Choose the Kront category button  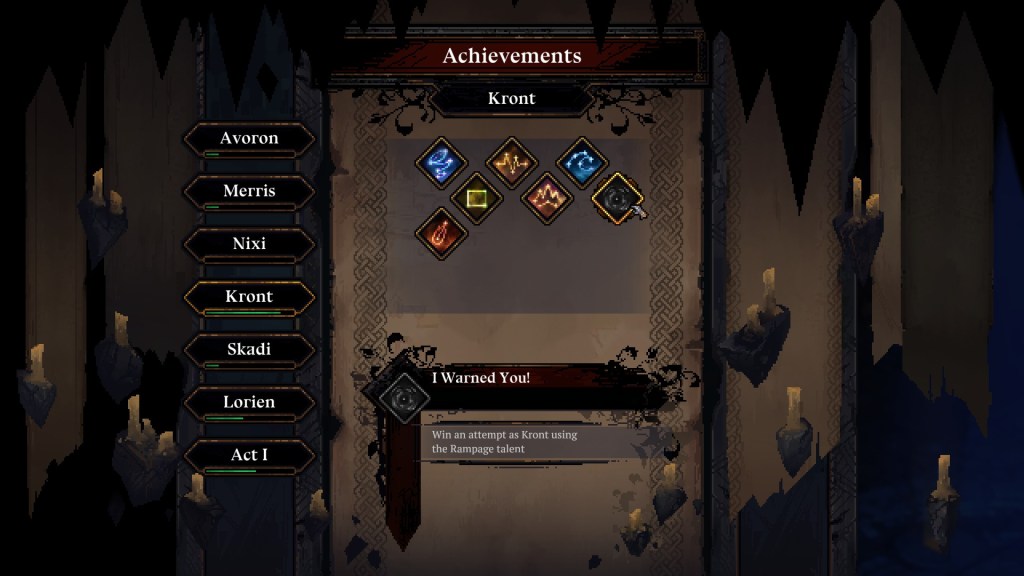(x=249, y=296)
